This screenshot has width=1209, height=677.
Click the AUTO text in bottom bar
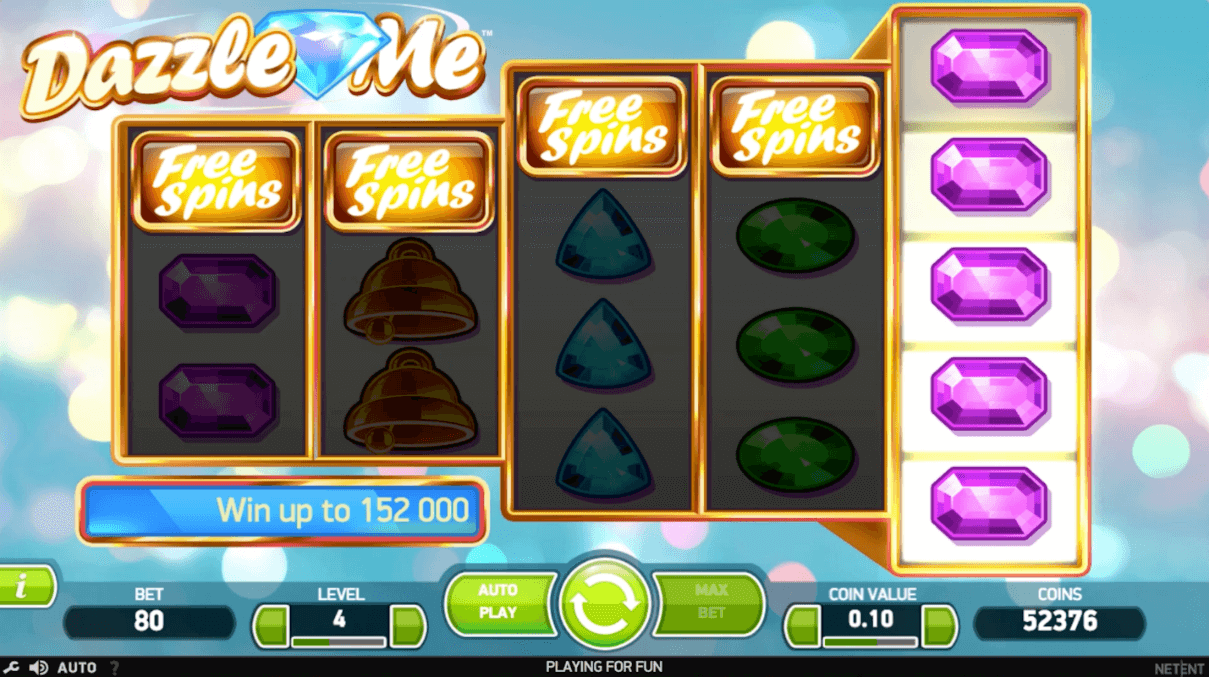pos(77,667)
